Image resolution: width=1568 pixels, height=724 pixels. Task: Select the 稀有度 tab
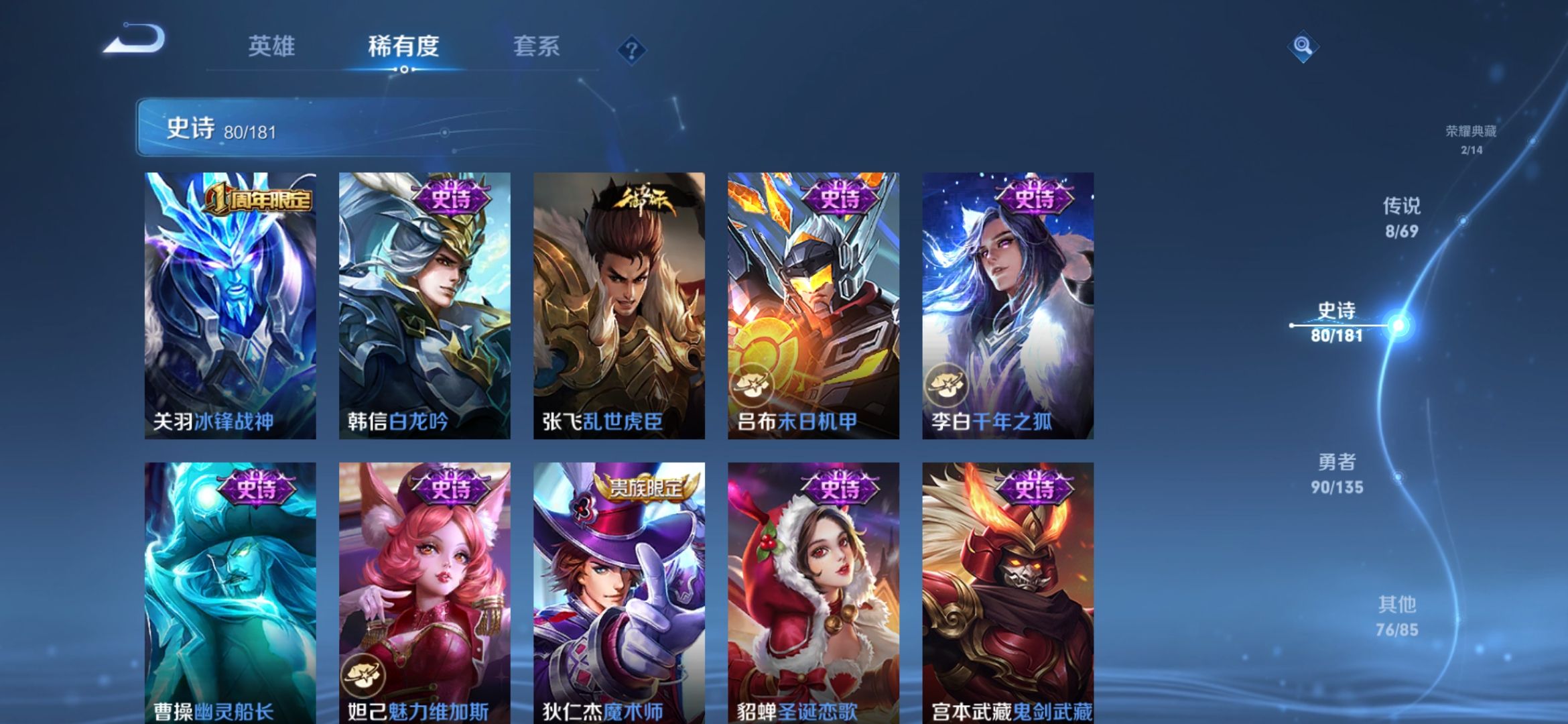click(x=403, y=46)
